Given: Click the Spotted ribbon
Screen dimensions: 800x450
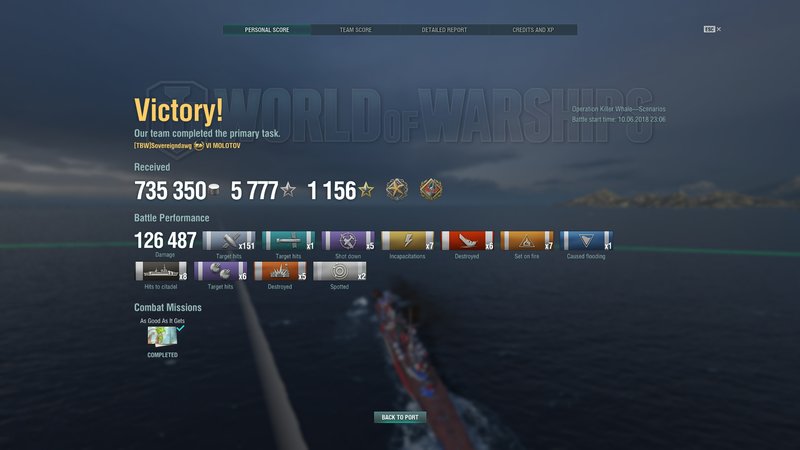Looking at the screenshot, I should click(340, 271).
